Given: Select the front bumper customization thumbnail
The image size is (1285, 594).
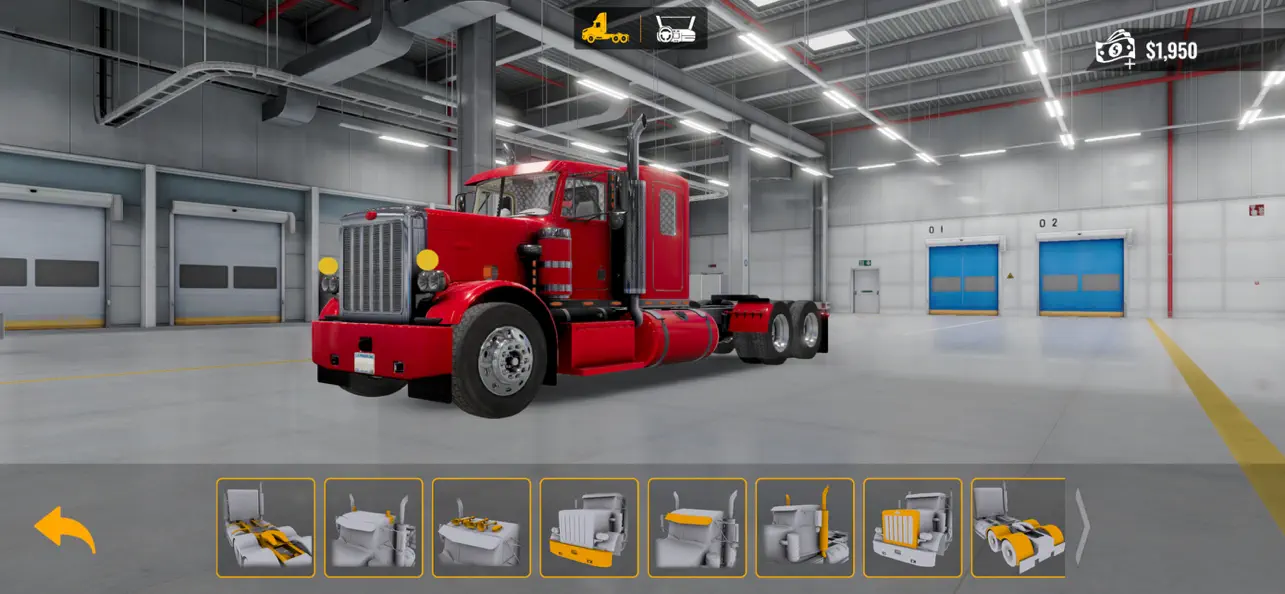Looking at the screenshot, I should [x=589, y=528].
